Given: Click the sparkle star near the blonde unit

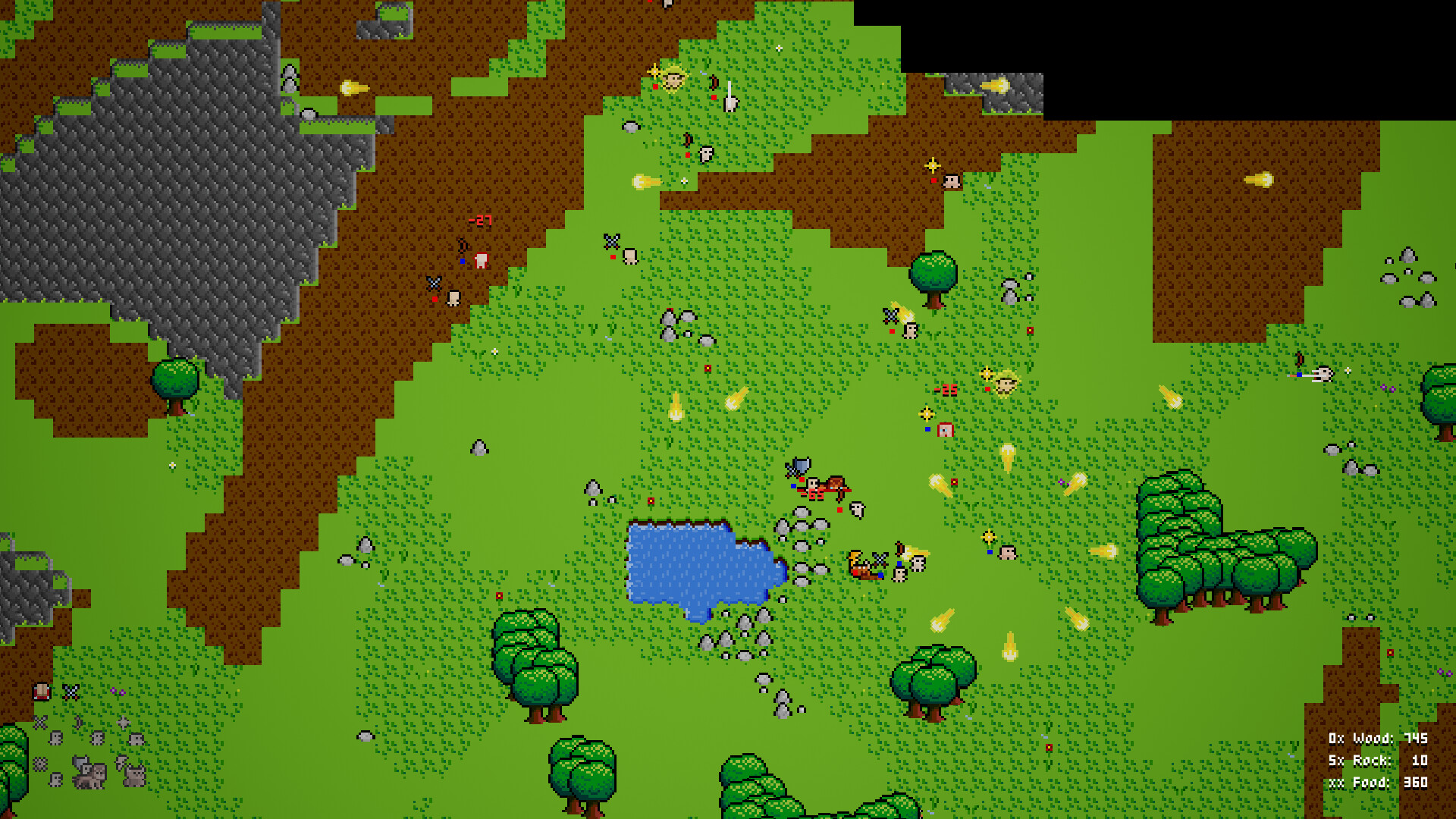Looking at the screenshot, I should (987, 373).
